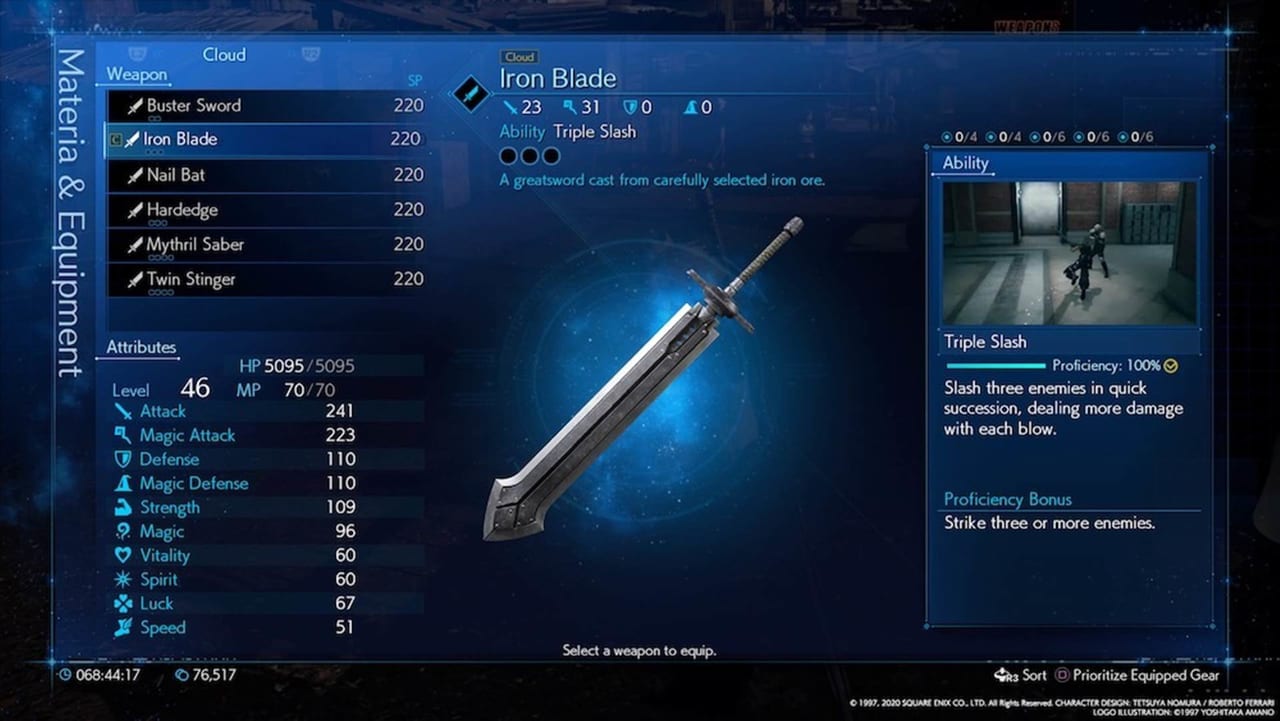This screenshot has height=721, width=1280.
Task: Activate the Sort option
Action: click(x=1034, y=675)
